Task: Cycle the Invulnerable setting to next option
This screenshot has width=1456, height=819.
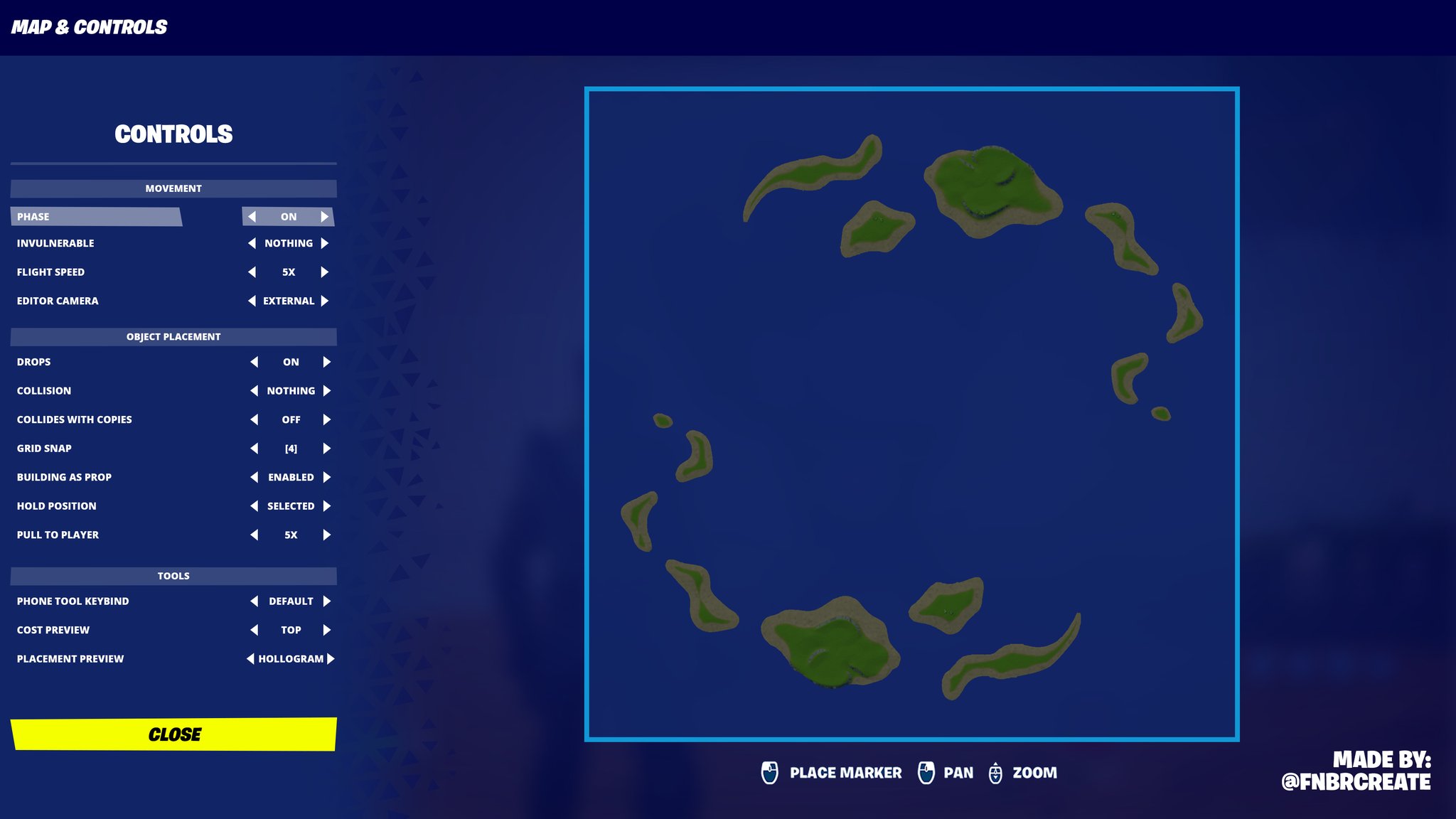Action: pos(326,242)
